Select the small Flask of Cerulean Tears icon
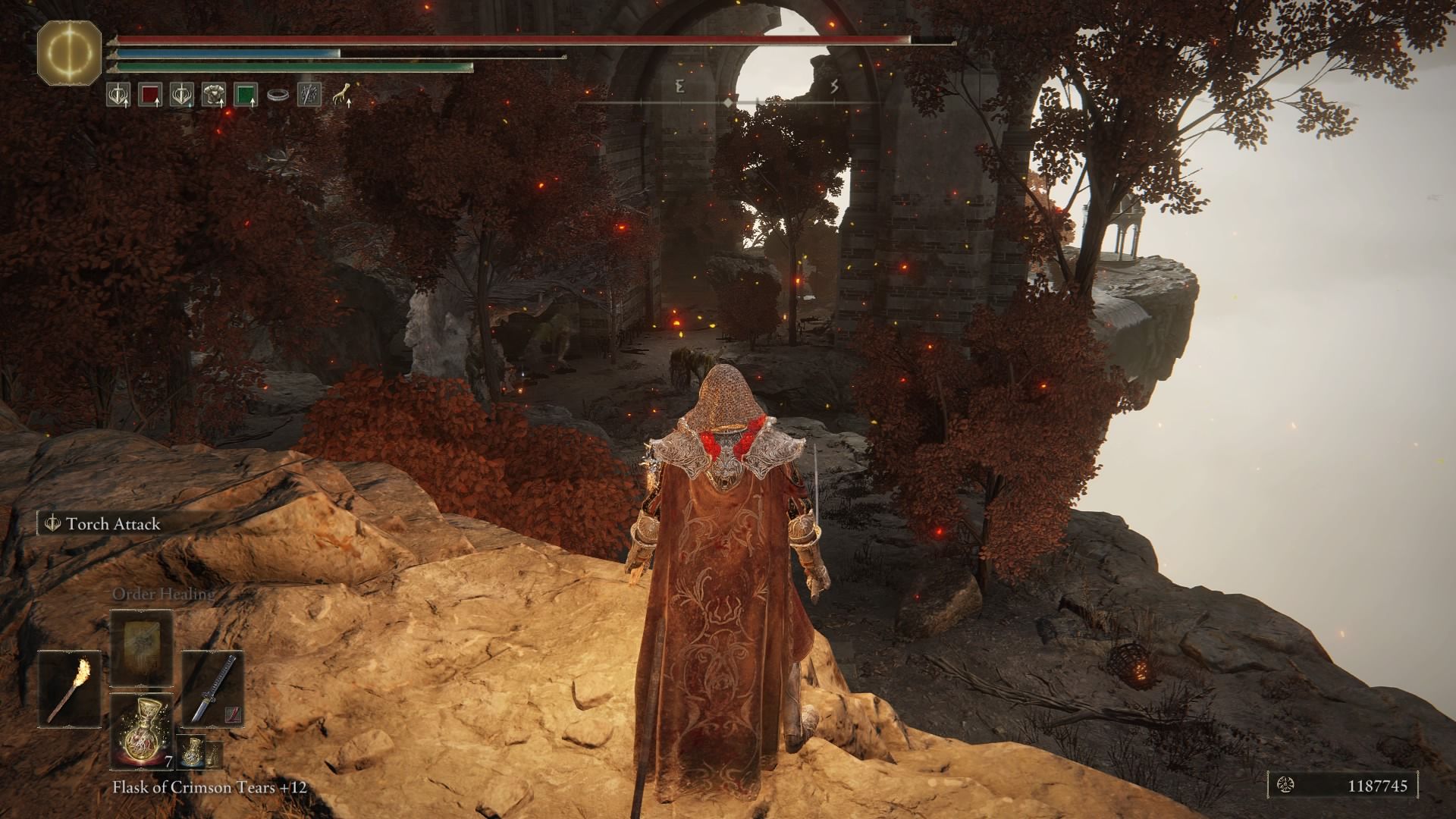1456x819 pixels. click(192, 753)
